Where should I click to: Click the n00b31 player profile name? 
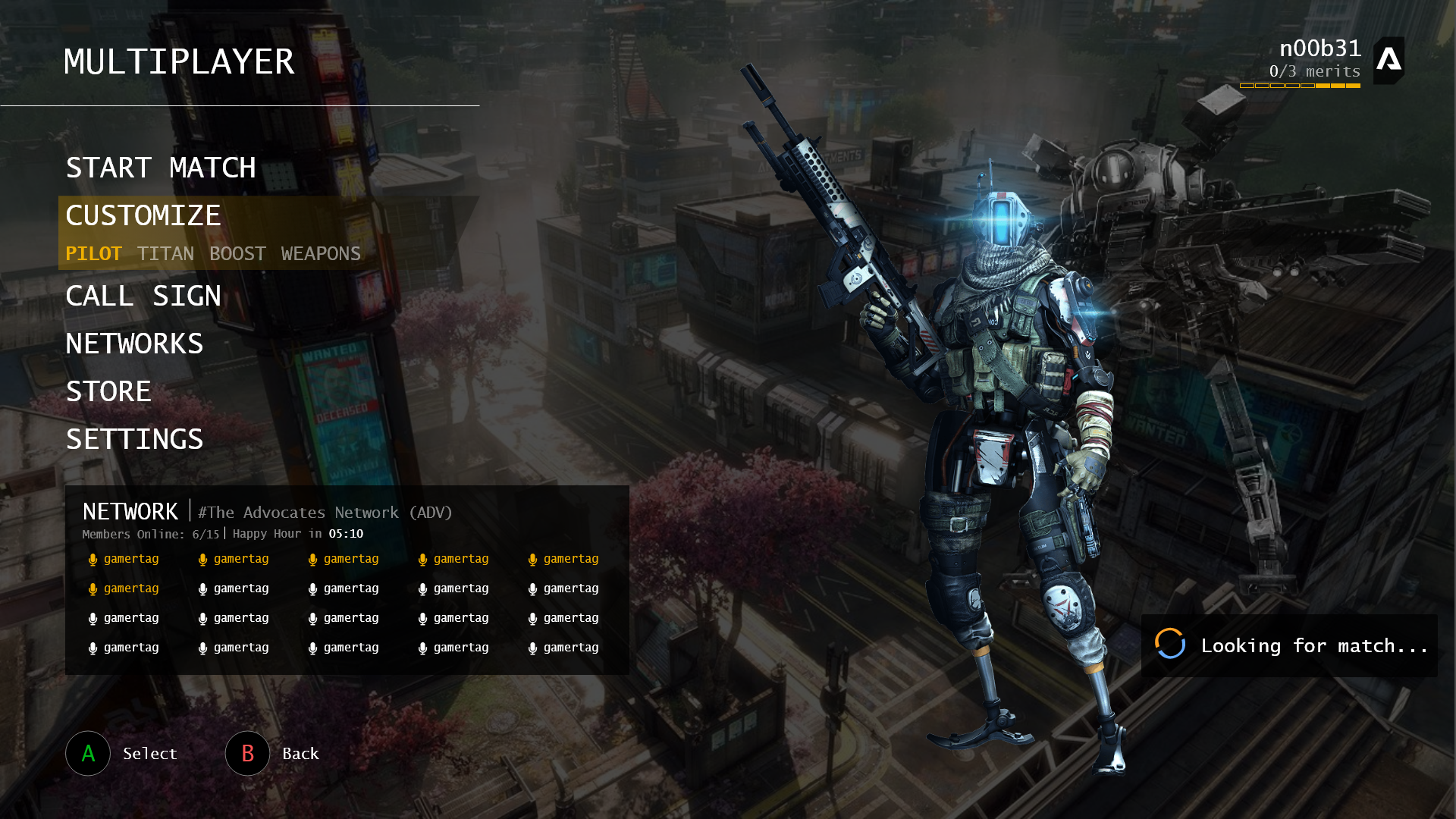(x=1319, y=49)
